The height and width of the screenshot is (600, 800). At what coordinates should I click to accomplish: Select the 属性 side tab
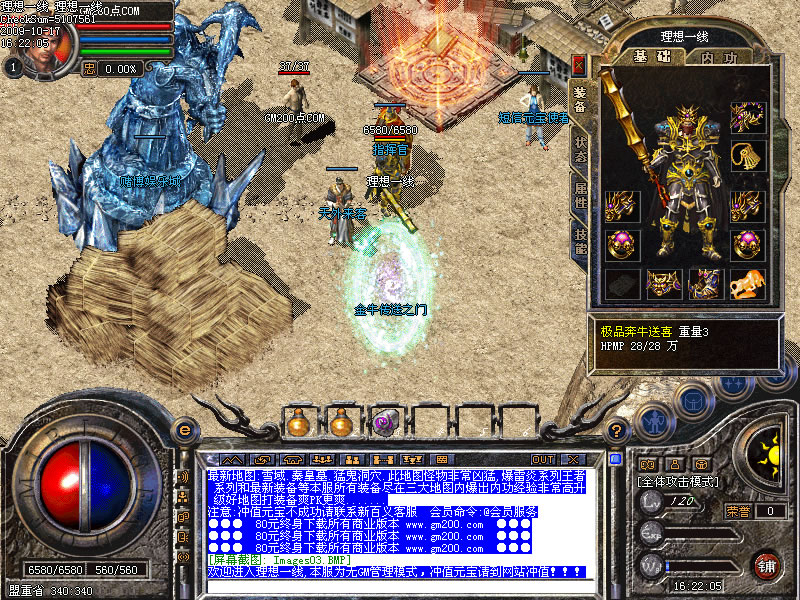coord(580,194)
